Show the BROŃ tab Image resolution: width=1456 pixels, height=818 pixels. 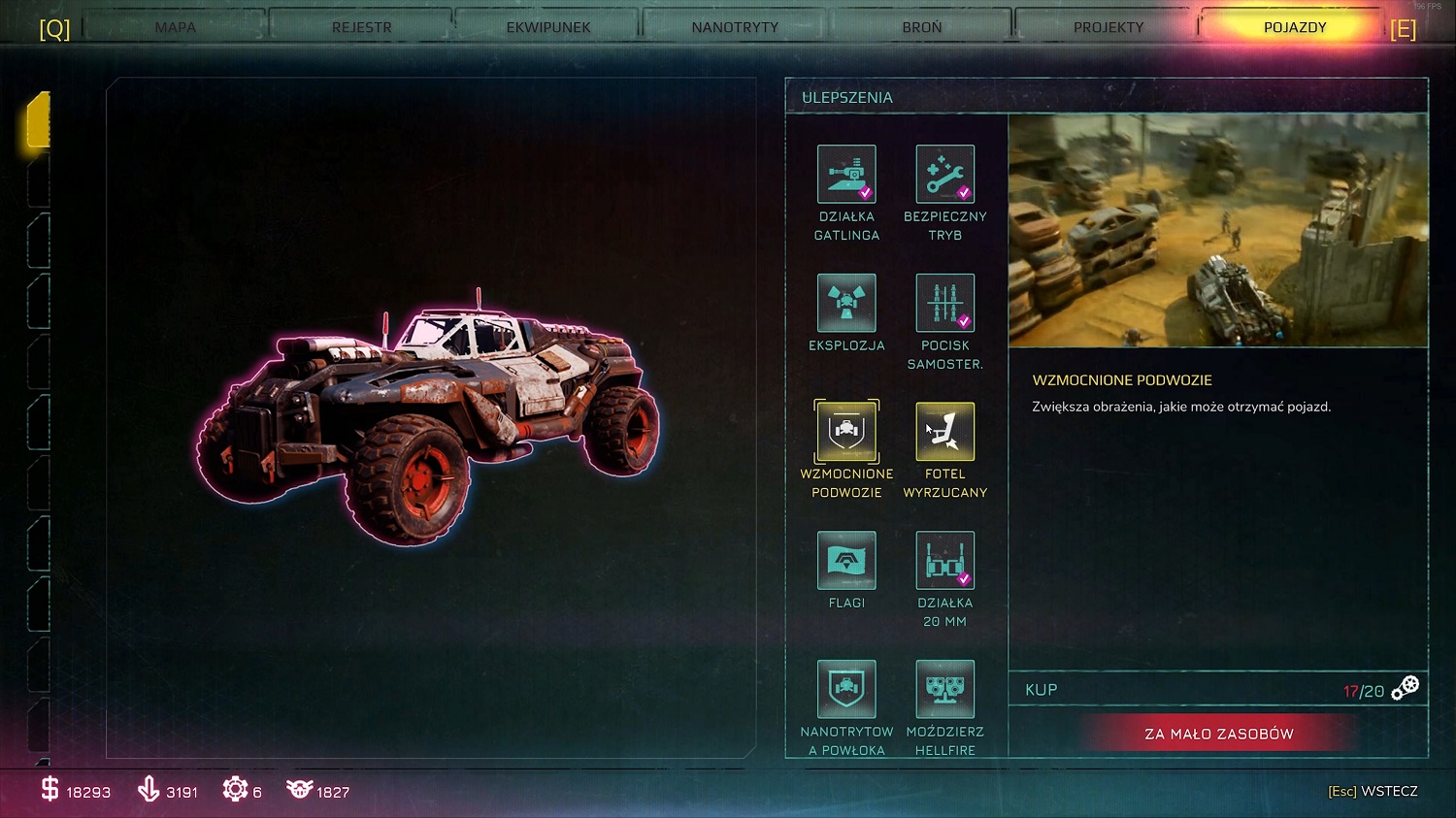tap(922, 27)
